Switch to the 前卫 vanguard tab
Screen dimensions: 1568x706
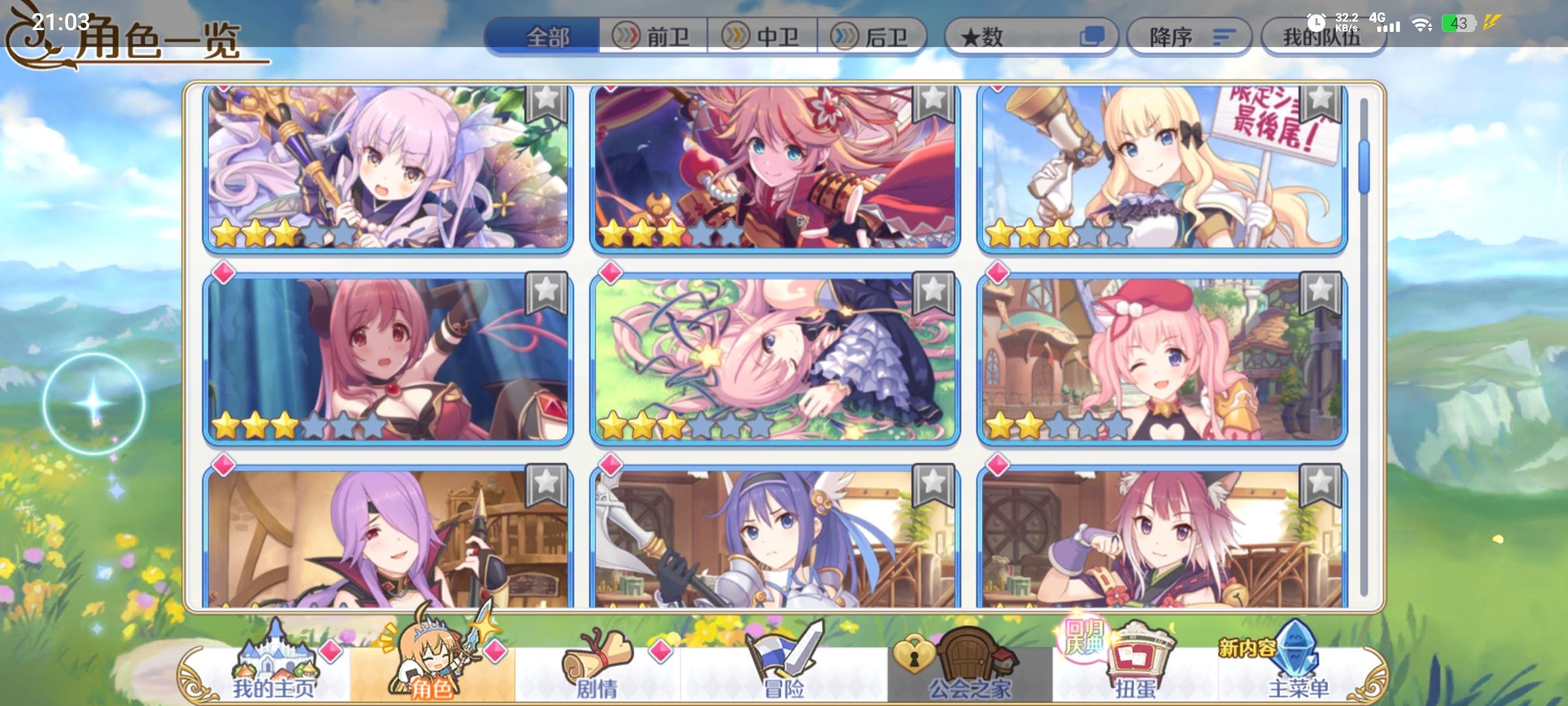point(654,37)
